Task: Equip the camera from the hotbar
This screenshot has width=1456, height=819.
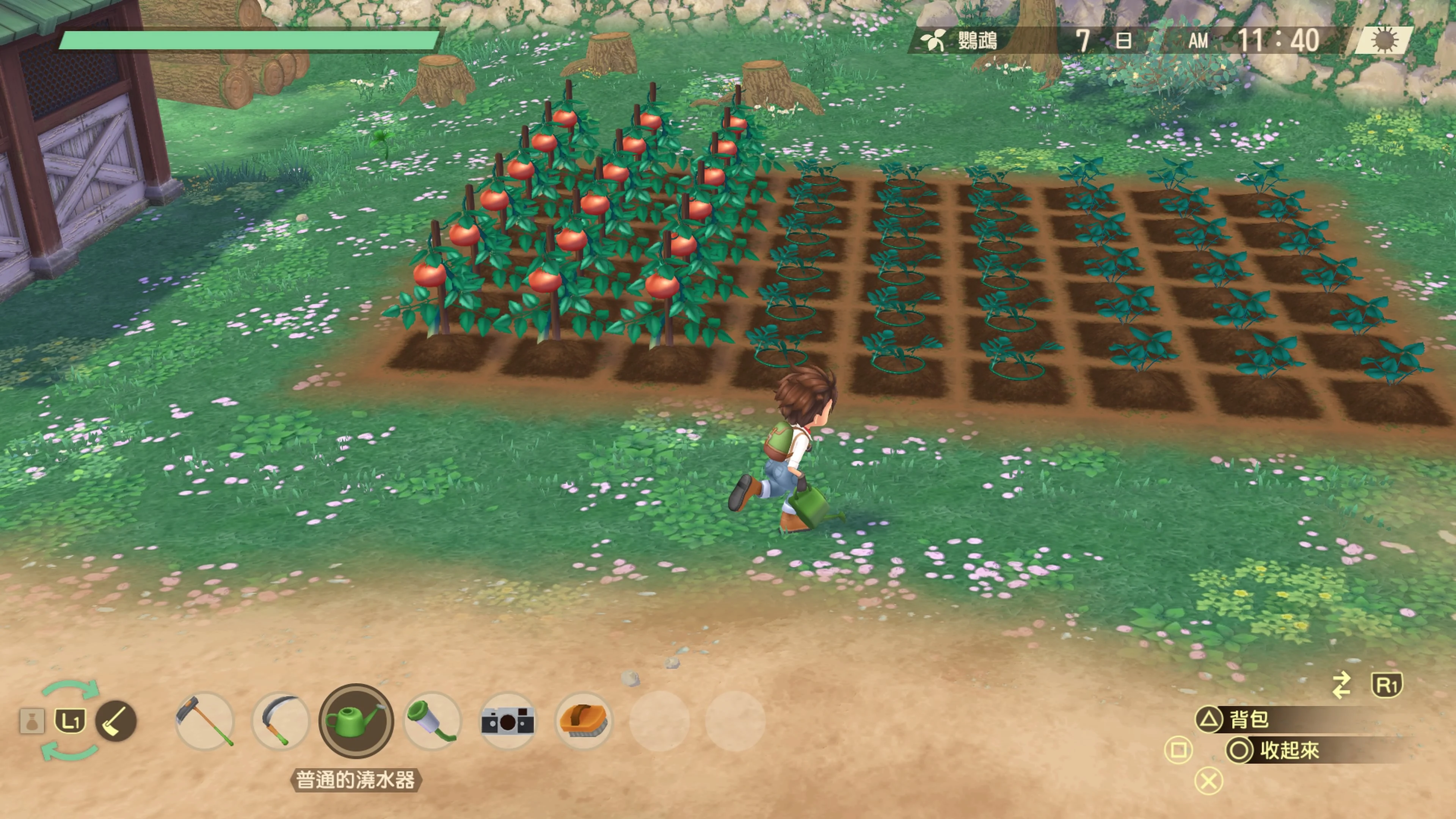Action: (x=508, y=721)
